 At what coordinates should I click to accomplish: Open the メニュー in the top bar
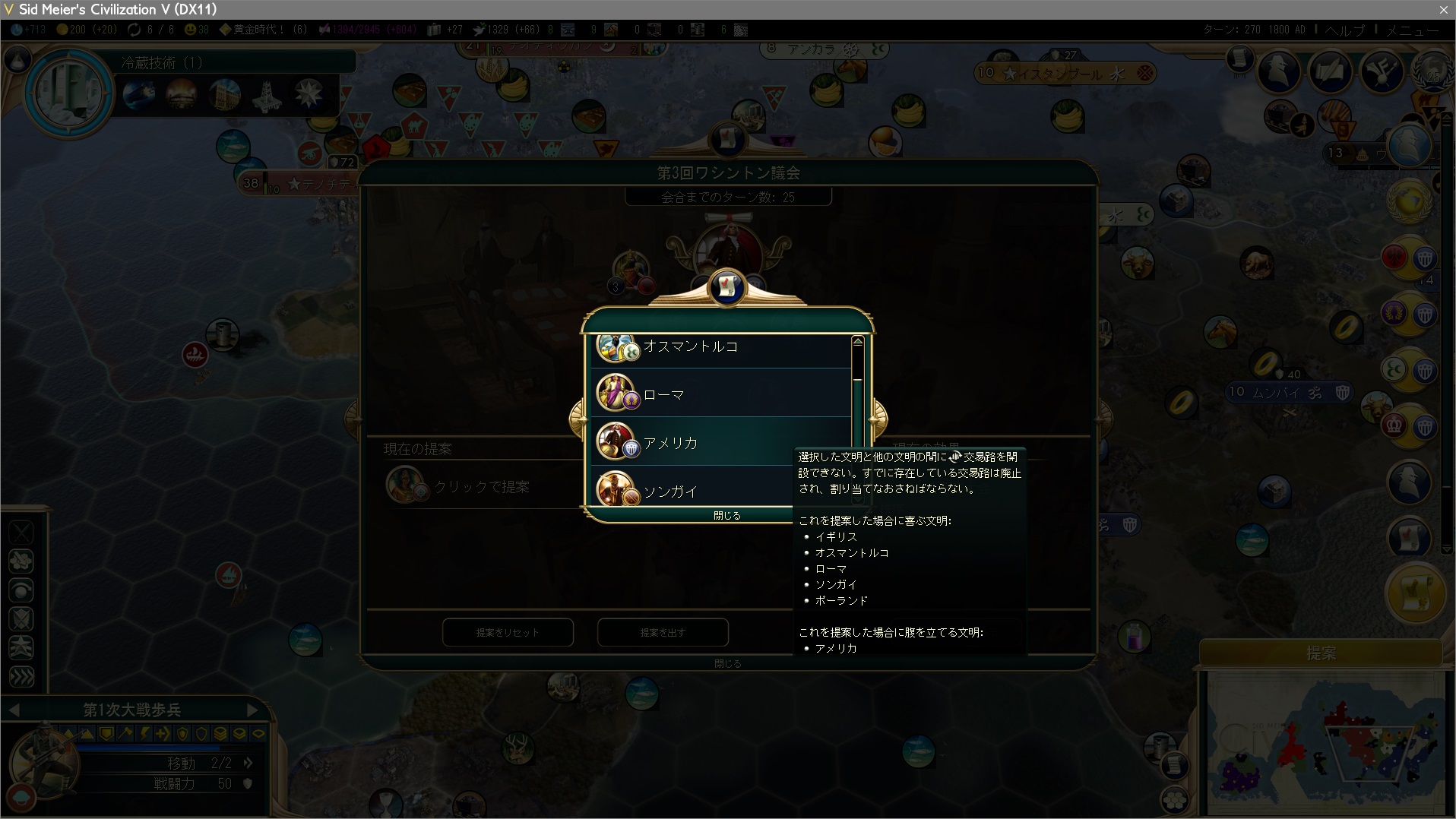(1412, 30)
